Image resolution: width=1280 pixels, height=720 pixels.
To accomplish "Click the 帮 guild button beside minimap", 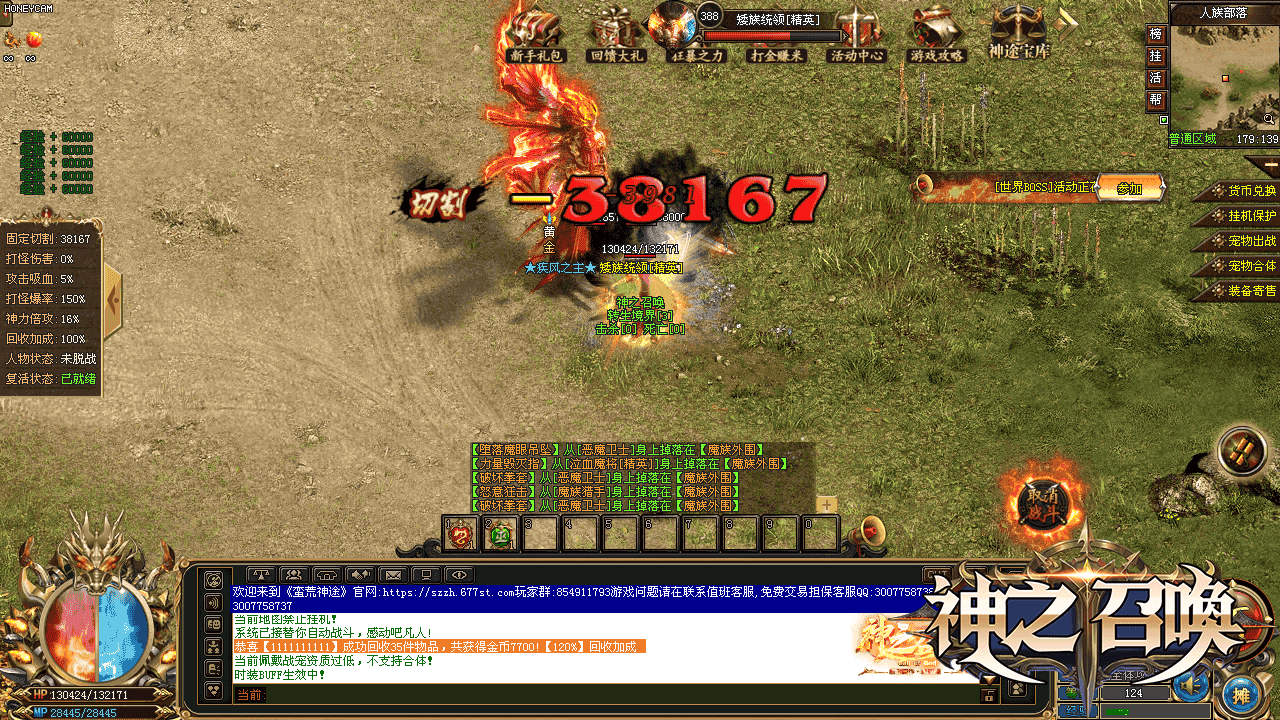I will (1156, 100).
